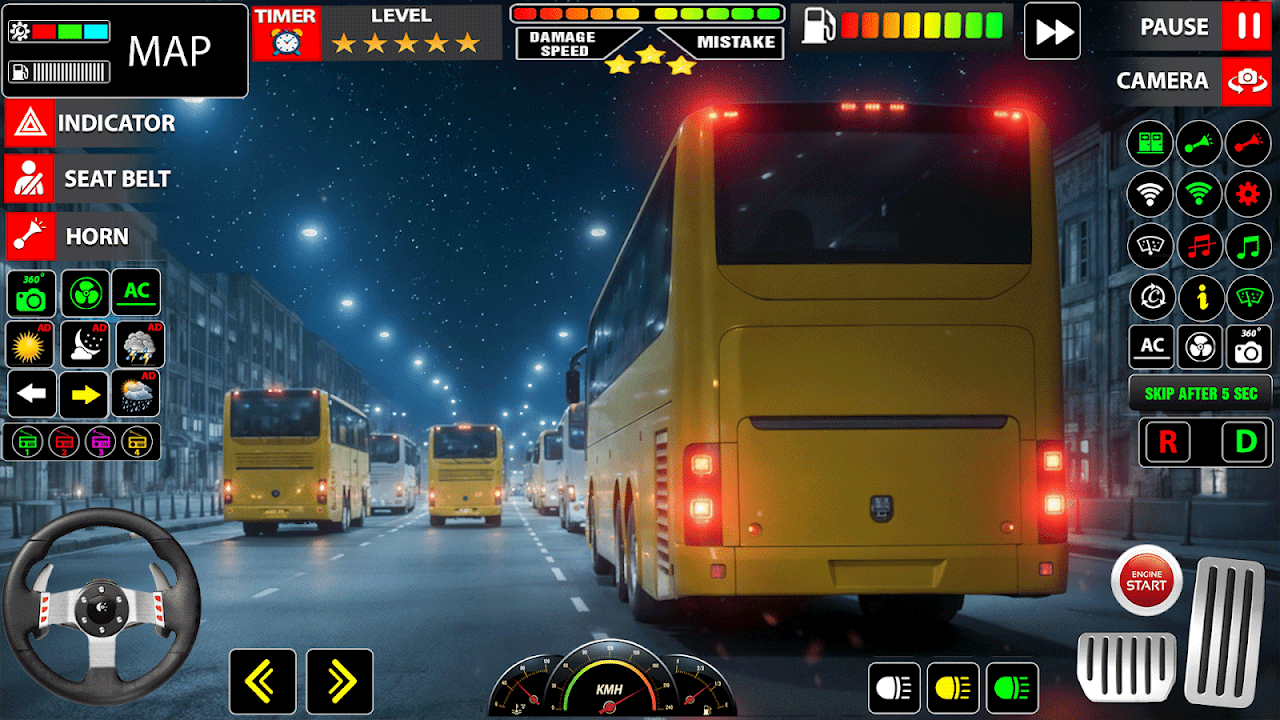Select the thunderstorm weather icon
This screenshot has width=1280, height=720.
point(139,345)
